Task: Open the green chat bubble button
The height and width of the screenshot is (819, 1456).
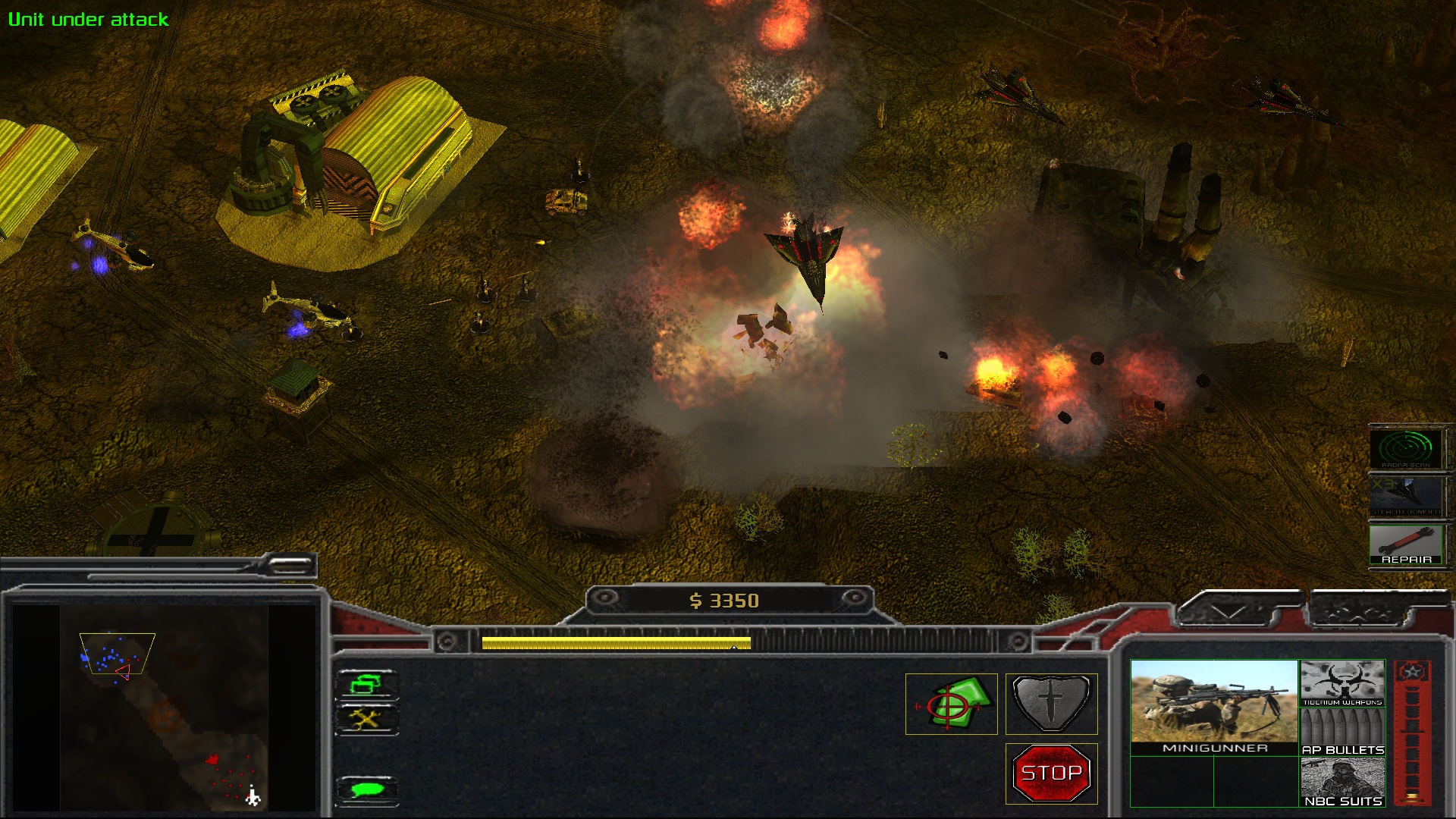Action: pyautogui.click(x=367, y=790)
